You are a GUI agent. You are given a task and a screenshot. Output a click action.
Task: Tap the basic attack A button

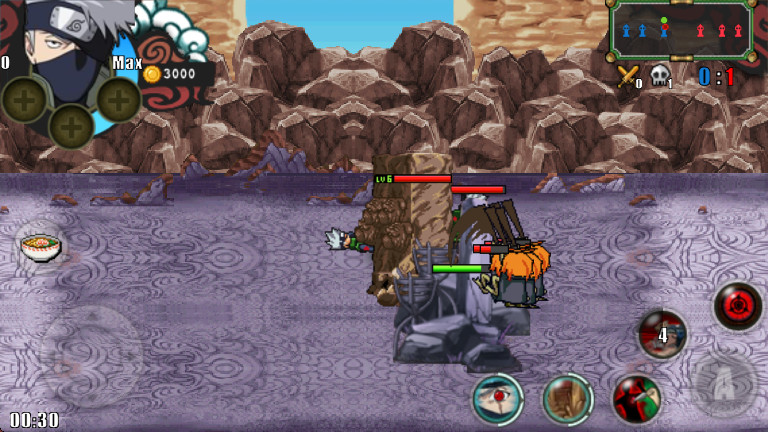(723, 382)
